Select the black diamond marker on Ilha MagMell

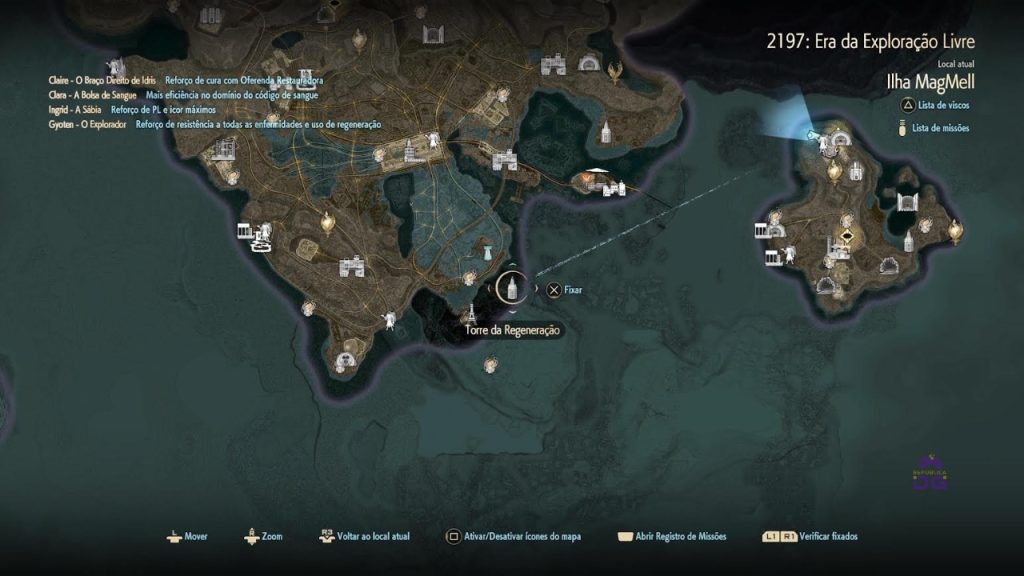click(x=848, y=237)
